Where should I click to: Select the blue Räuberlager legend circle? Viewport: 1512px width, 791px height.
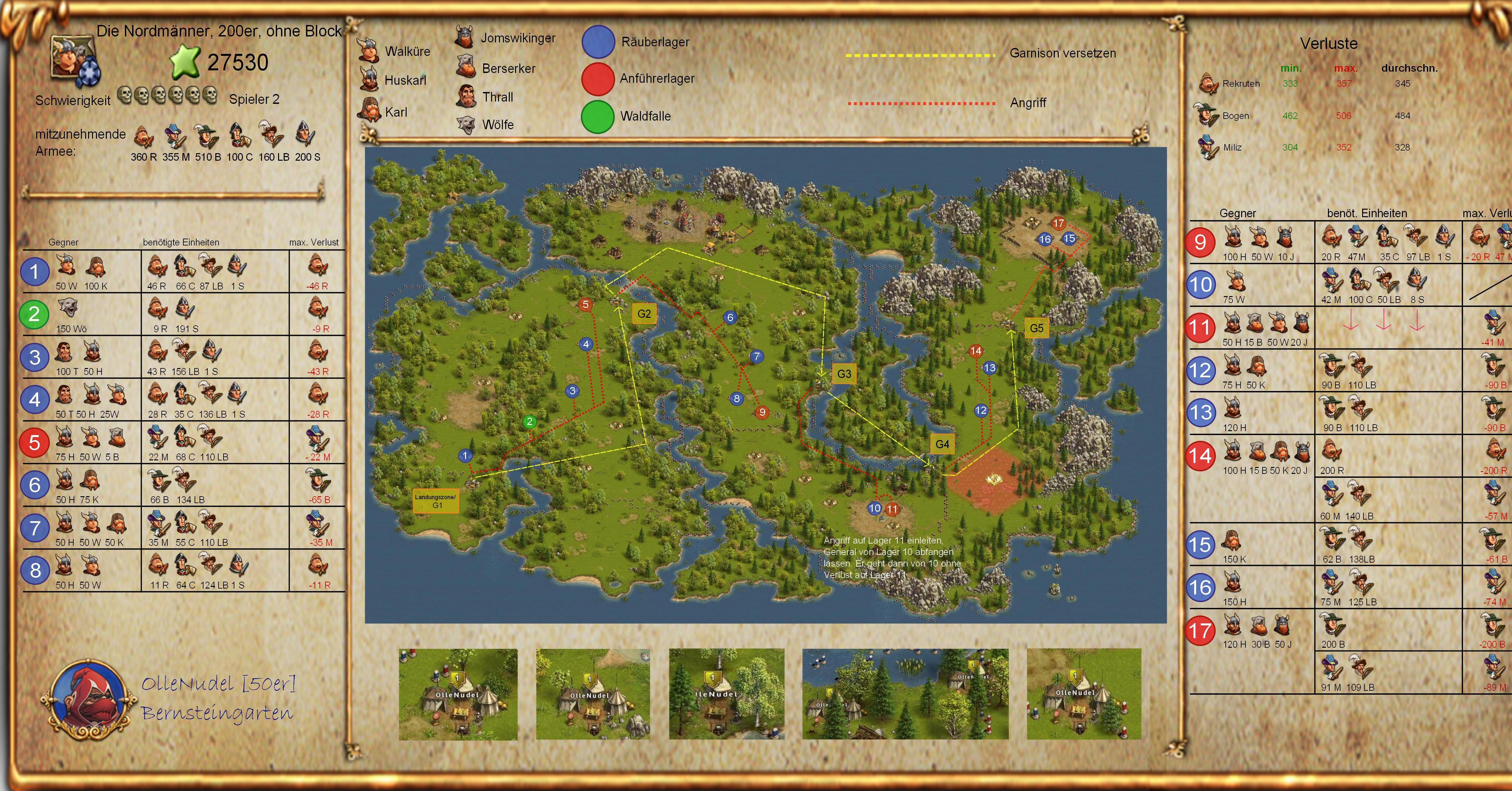(598, 42)
